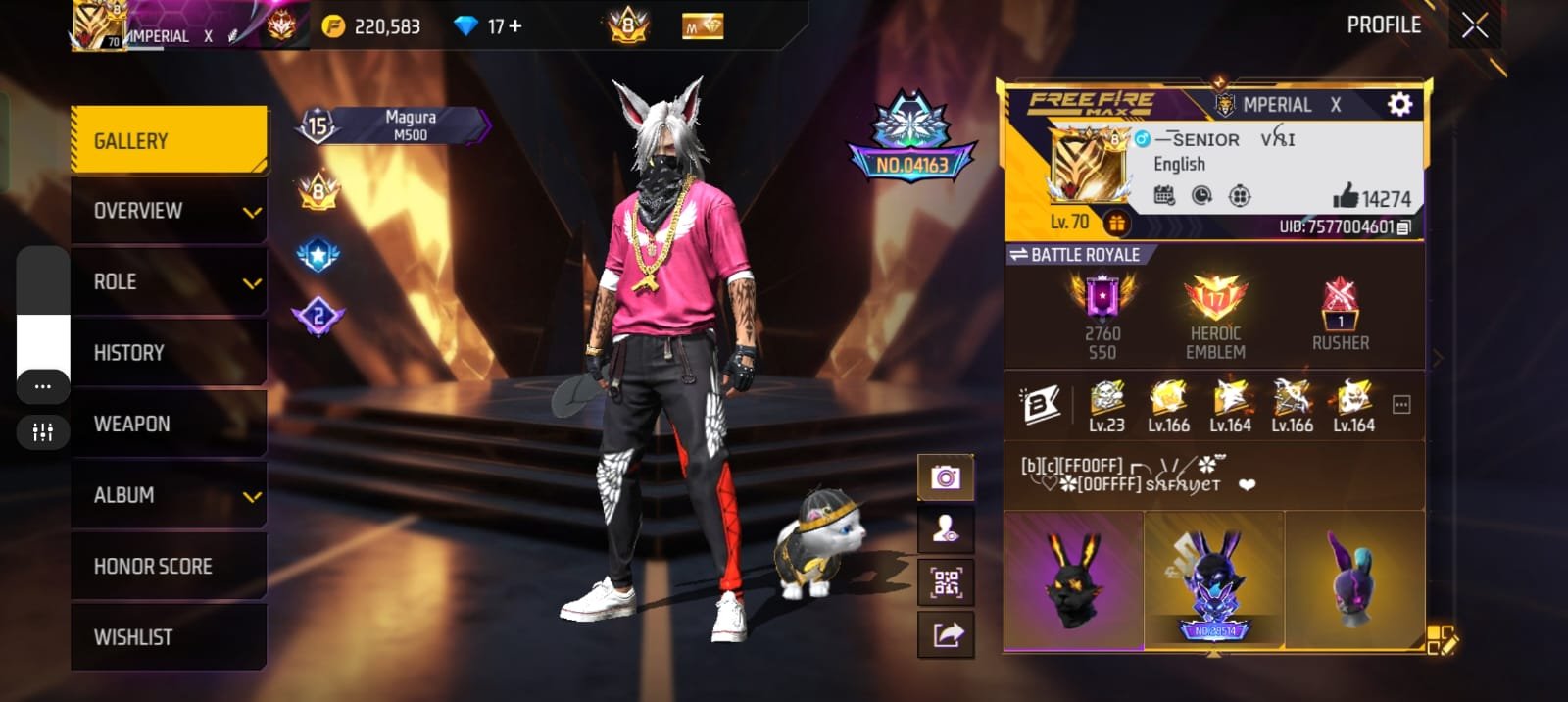View the Honor Score page
The height and width of the screenshot is (702, 1568).
pos(169,566)
